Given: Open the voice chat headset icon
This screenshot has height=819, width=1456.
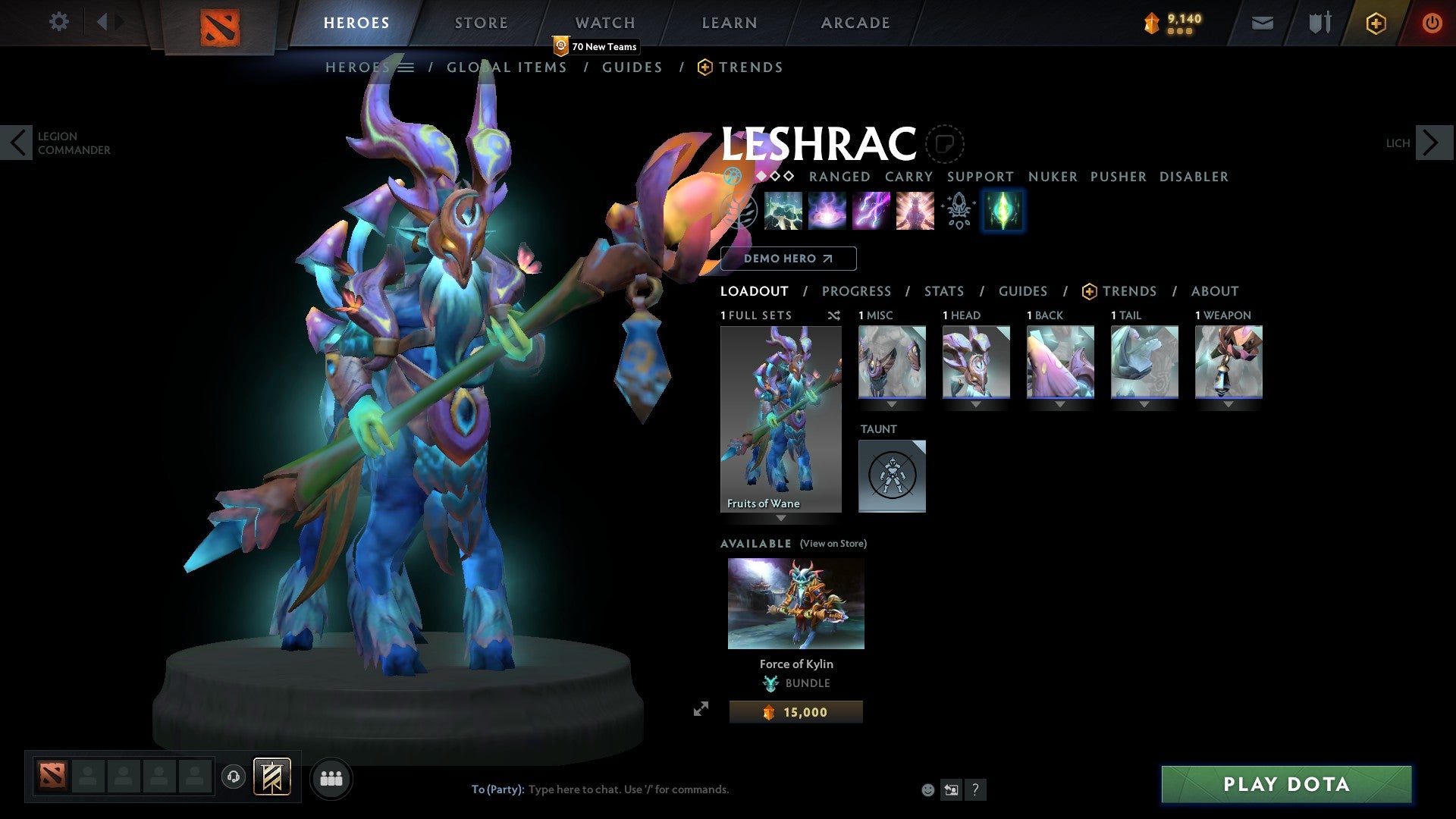Looking at the screenshot, I should click(235, 778).
